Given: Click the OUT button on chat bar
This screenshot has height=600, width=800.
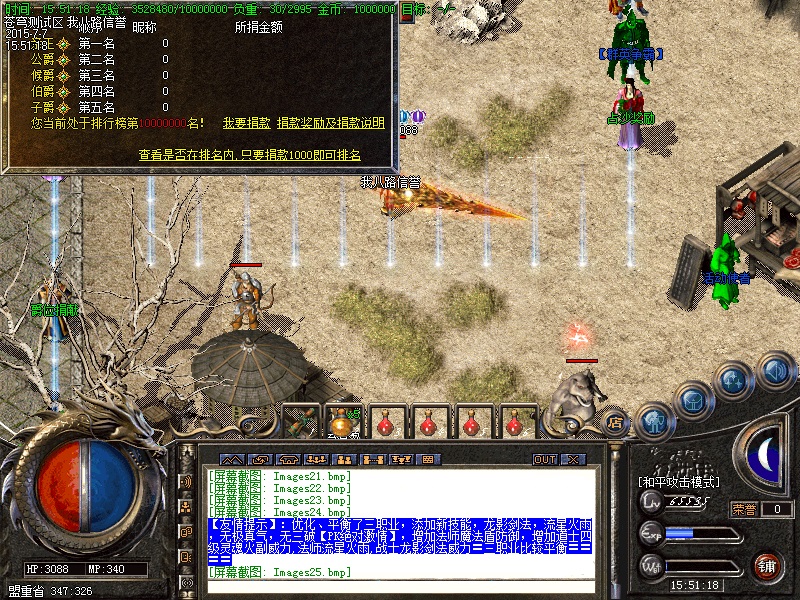Looking at the screenshot, I should coord(545,460).
